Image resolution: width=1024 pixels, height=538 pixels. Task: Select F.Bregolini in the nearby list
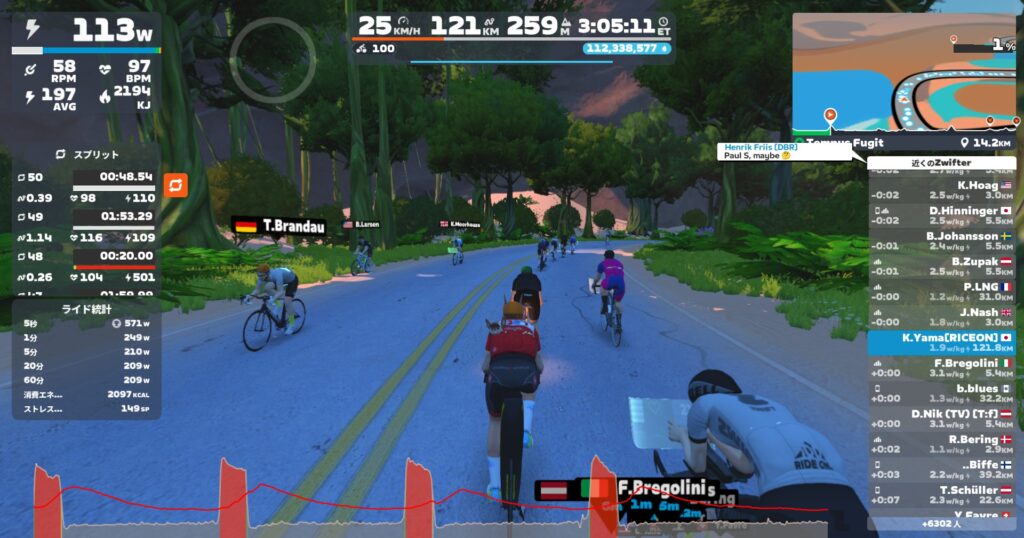(x=941, y=368)
